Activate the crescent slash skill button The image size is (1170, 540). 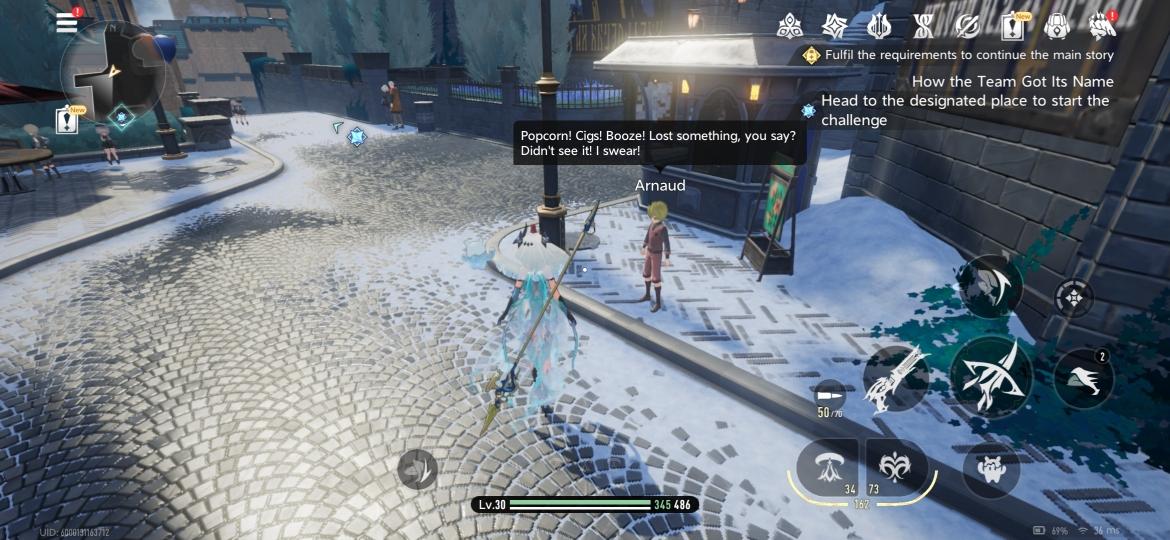pyautogui.click(x=990, y=285)
